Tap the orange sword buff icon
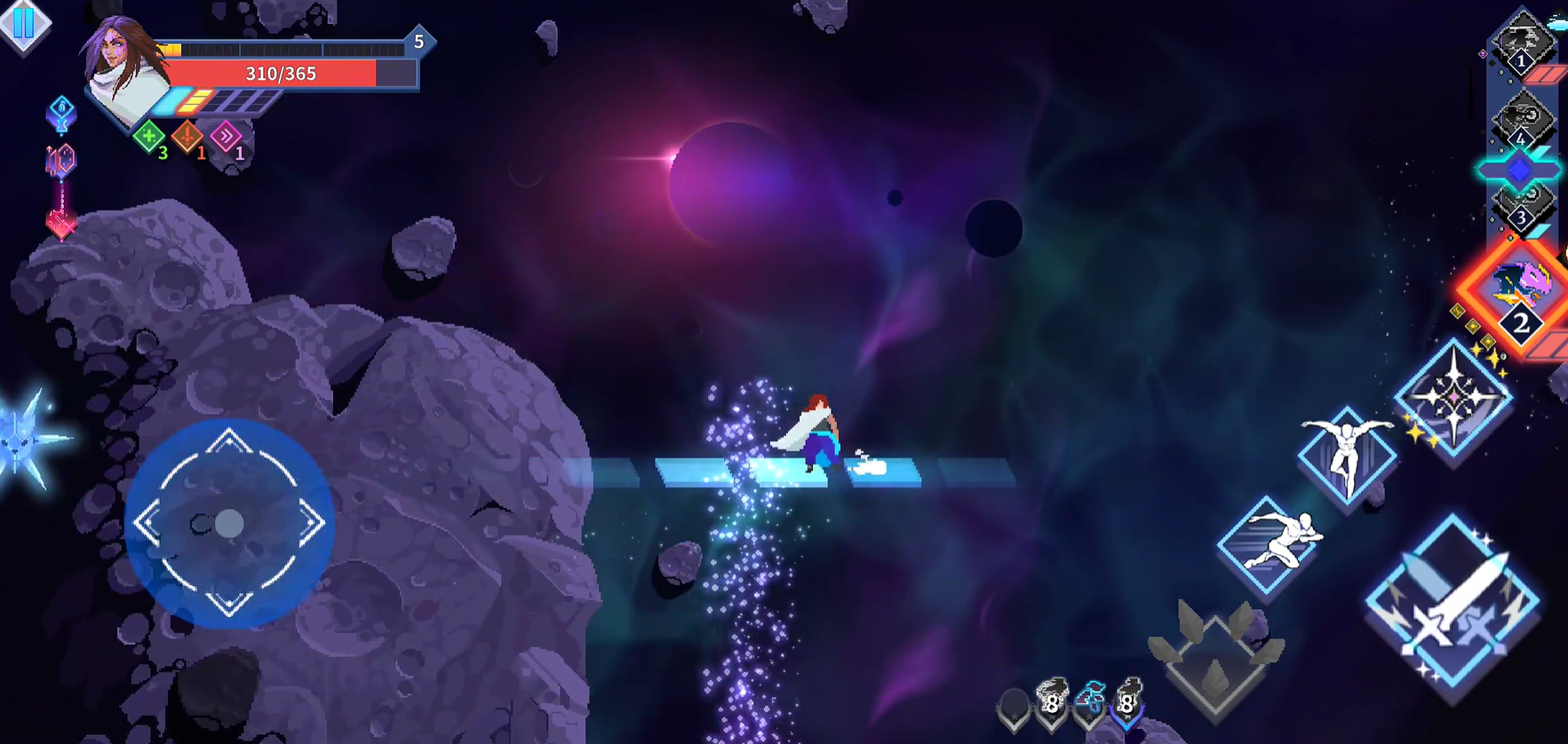This screenshot has height=744, width=1568. [x=187, y=137]
